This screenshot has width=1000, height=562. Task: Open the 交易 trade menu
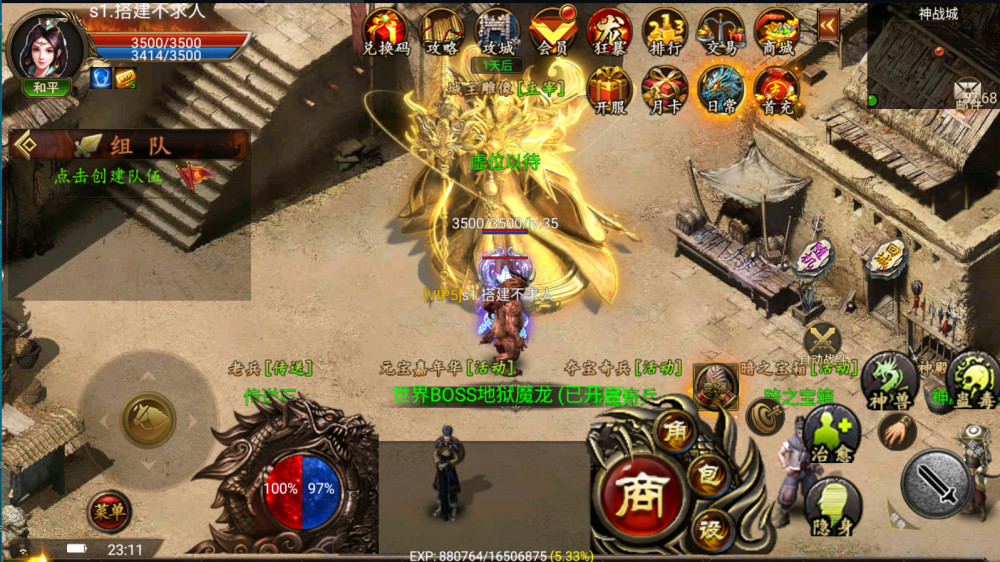tap(720, 31)
